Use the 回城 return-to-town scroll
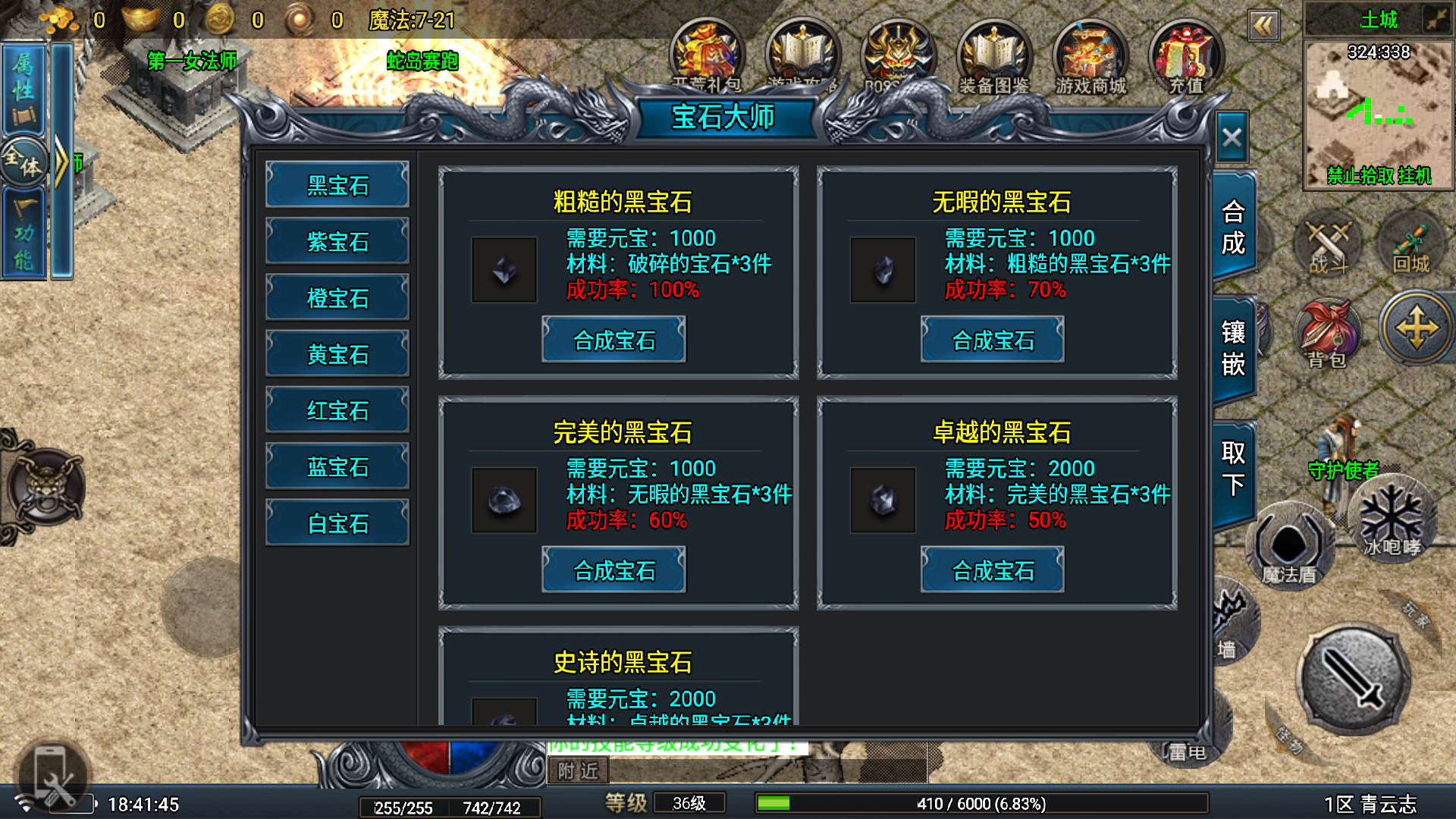 click(1410, 244)
